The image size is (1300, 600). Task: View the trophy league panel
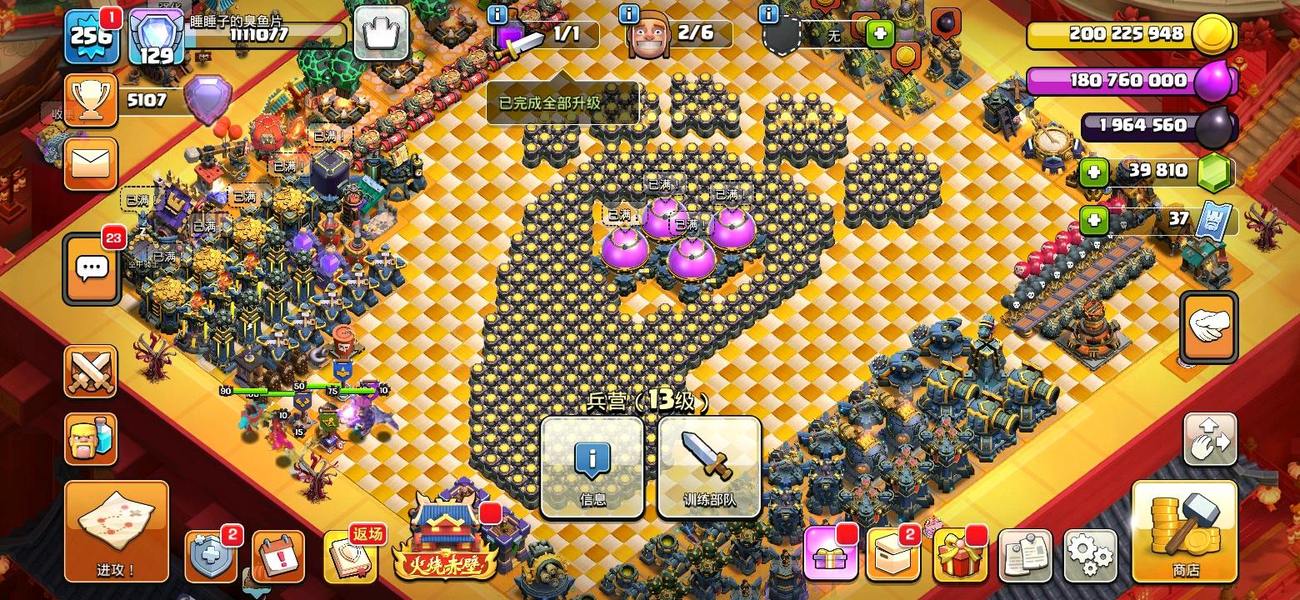(x=91, y=99)
